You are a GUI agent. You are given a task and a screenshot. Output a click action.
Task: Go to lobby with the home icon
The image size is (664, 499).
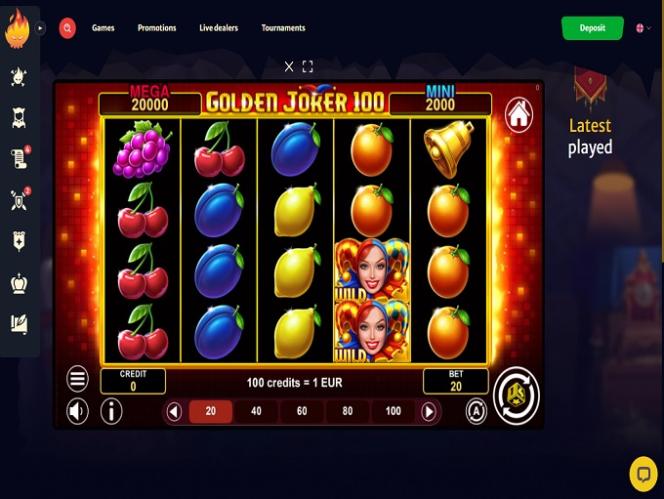coord(518,113)
